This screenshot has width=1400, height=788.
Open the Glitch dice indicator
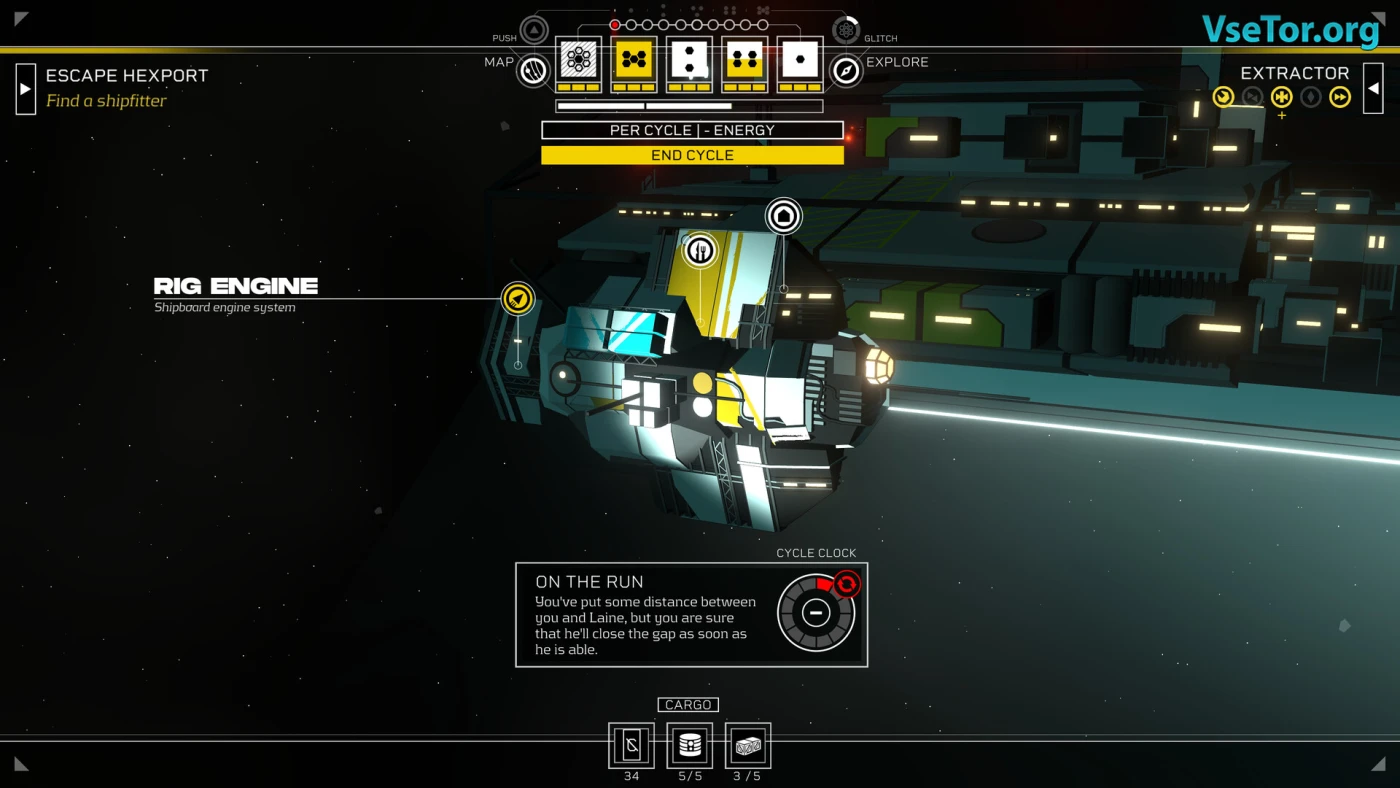click(846, 30)
